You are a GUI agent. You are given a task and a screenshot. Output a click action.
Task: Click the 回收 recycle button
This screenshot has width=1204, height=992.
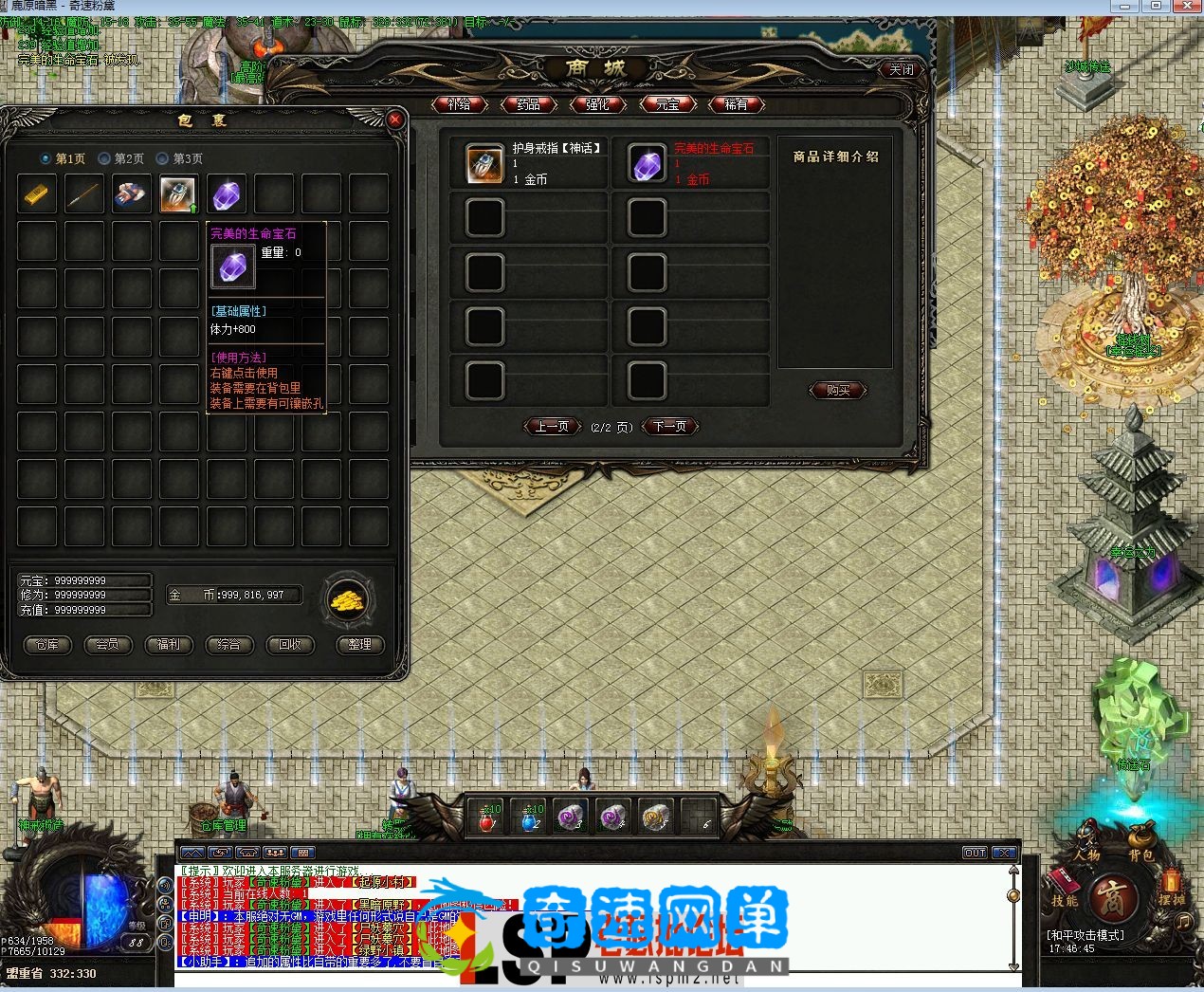289,645
